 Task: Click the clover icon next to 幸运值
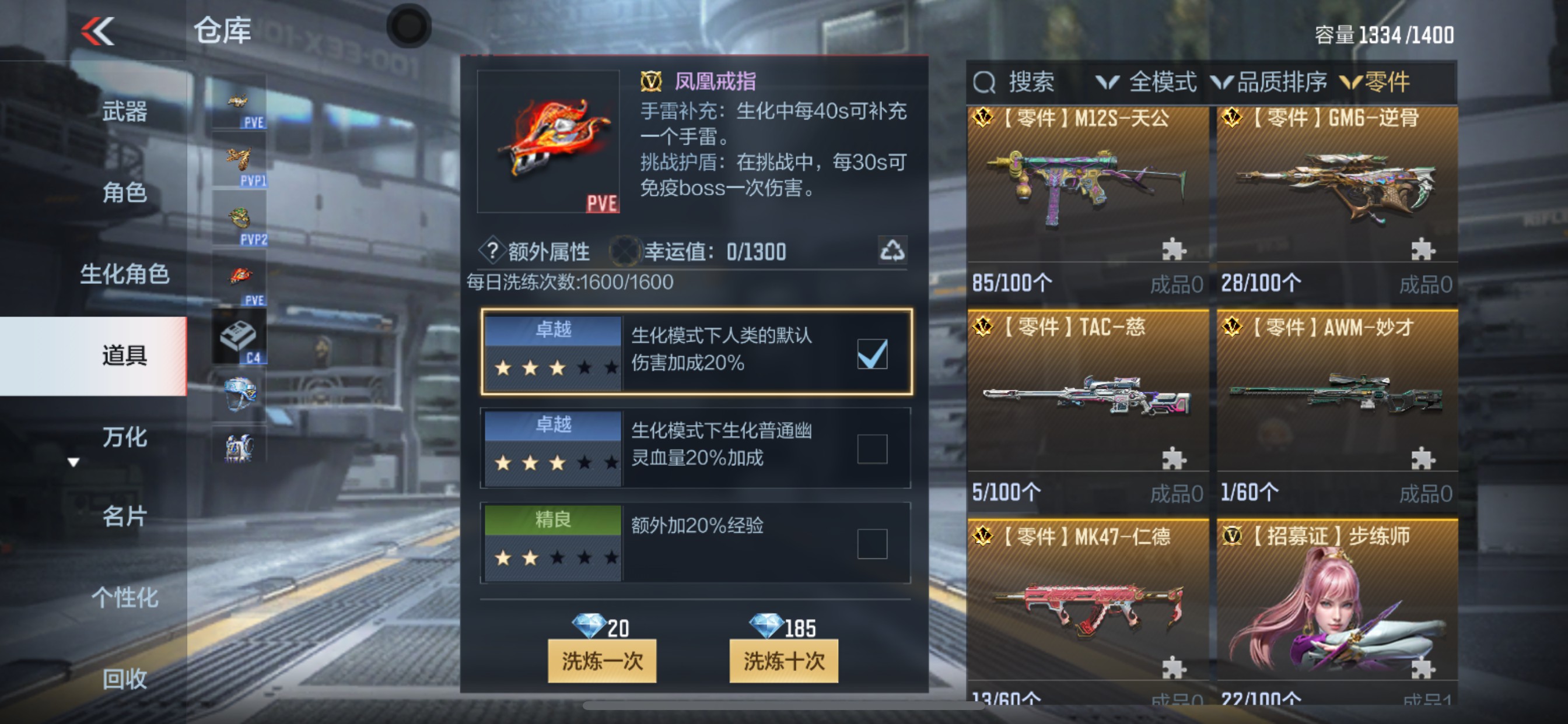tap(626, 249)
